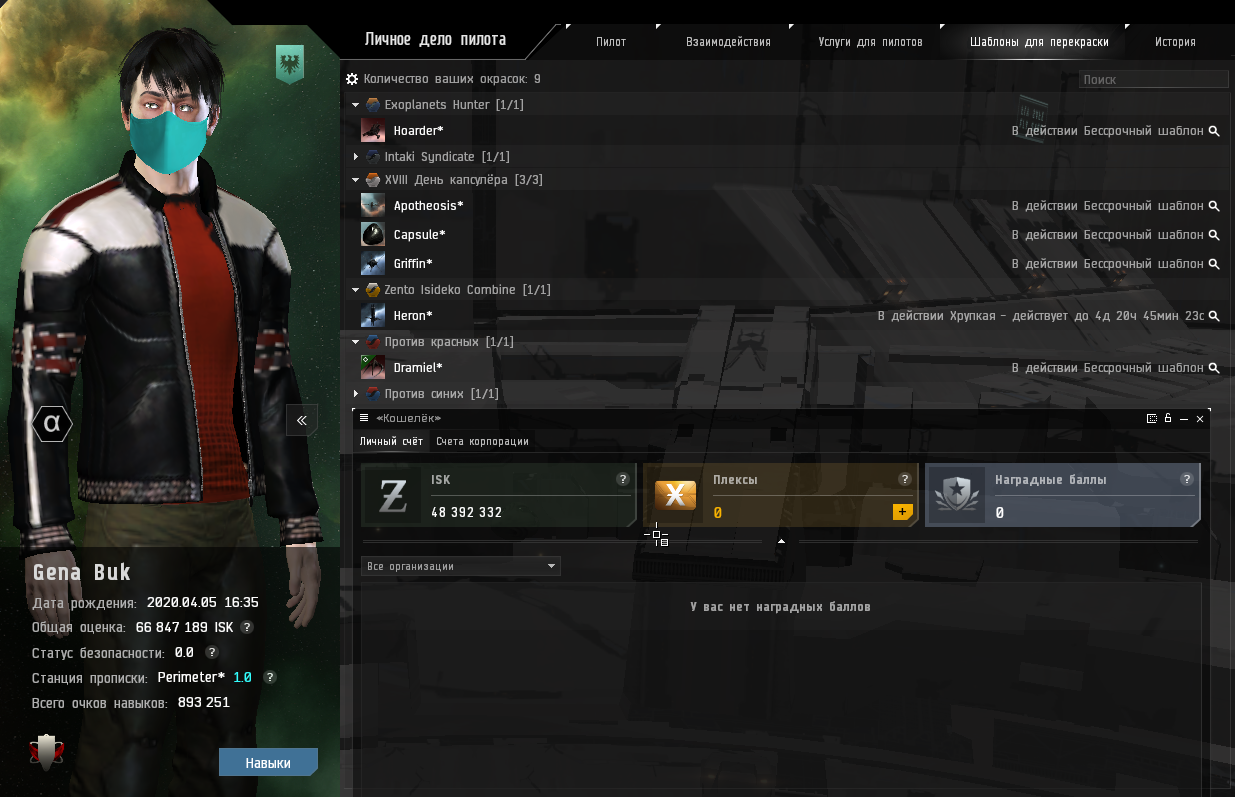The height and width of the screenshot is (797, 1235).
Task: Expand the Intaki Syndicate group
Action: pyautogui.click(x=356, y=157)
